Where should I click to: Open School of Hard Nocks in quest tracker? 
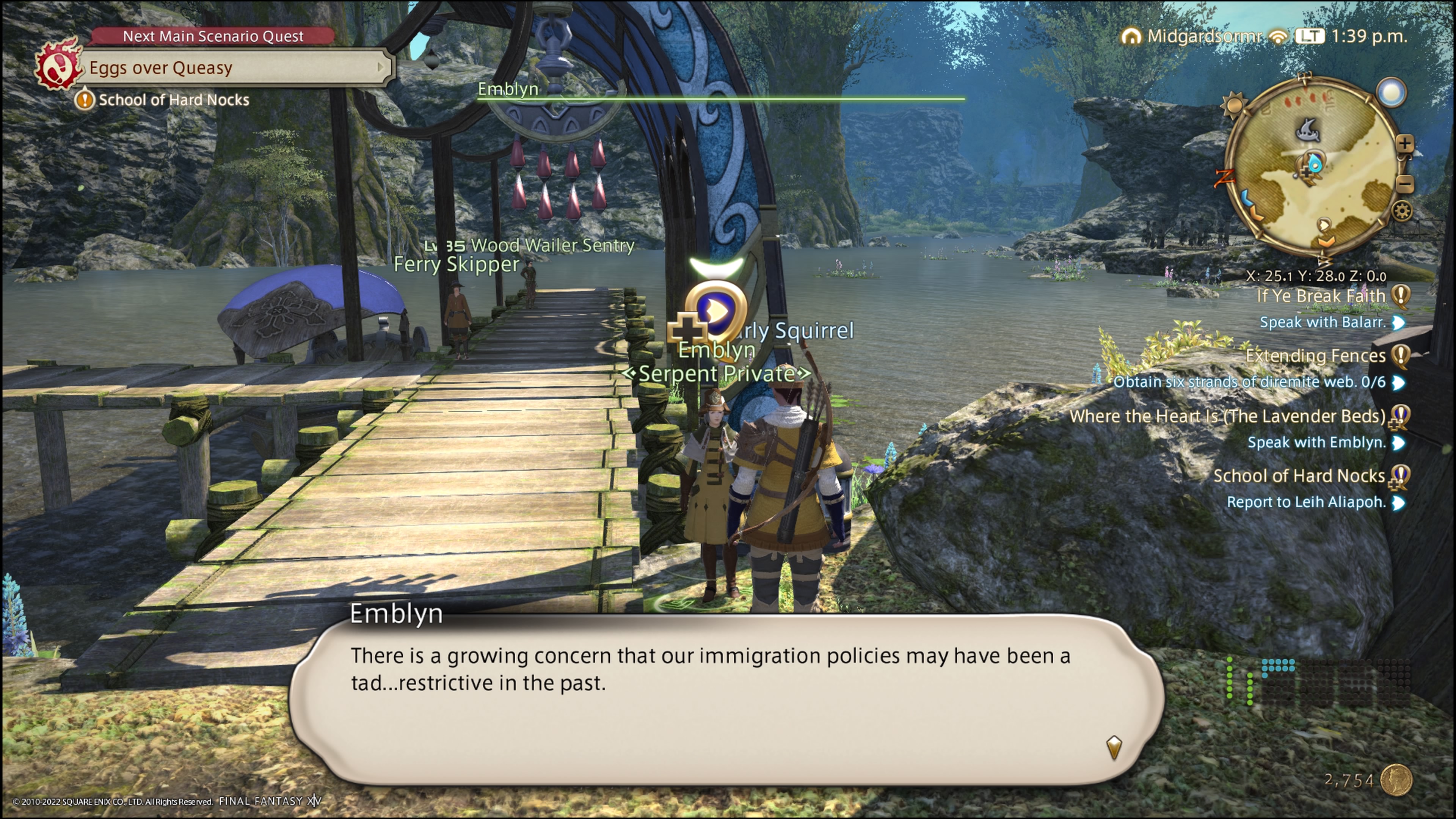coord(1299,476)
